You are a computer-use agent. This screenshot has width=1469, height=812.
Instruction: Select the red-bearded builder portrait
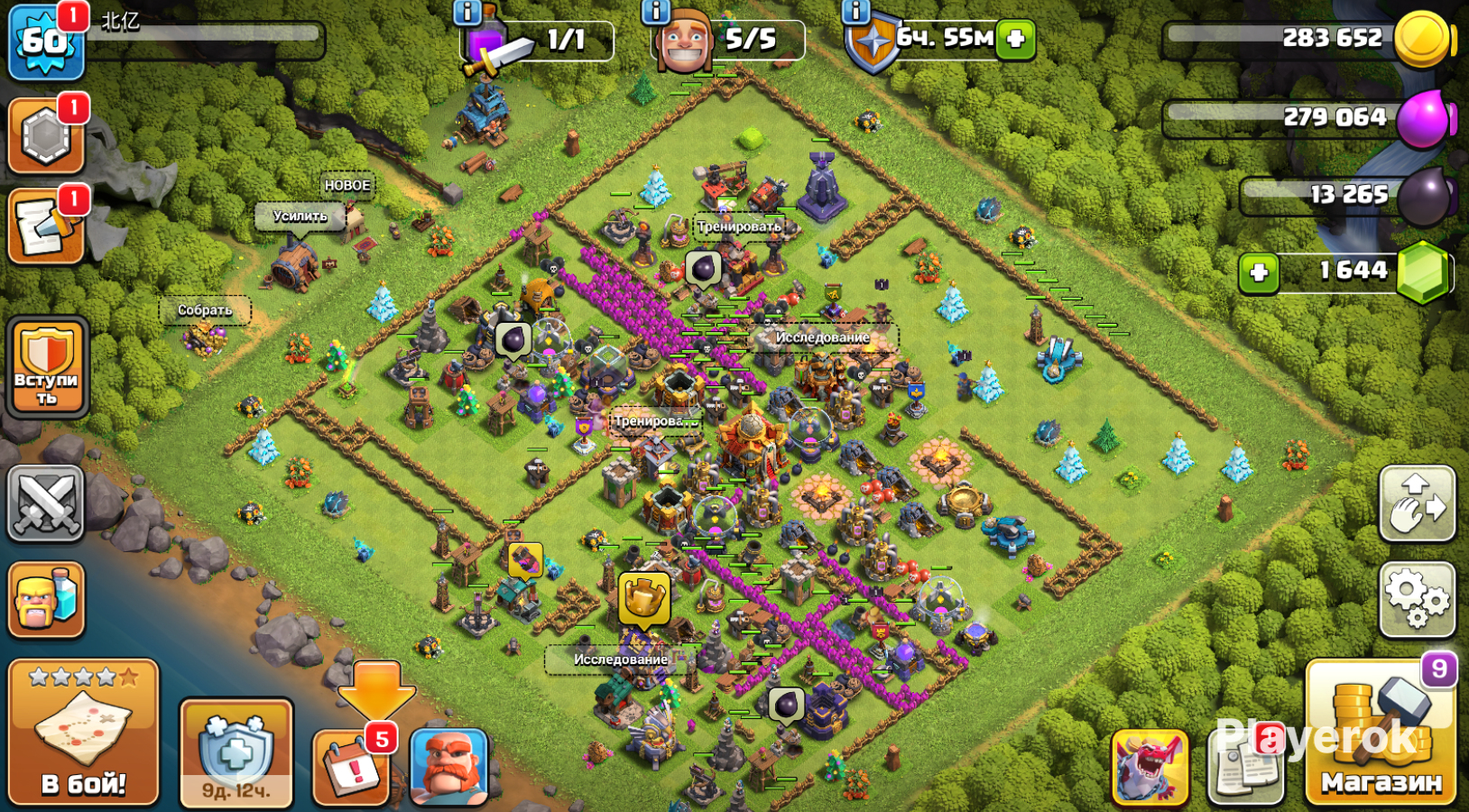pos(448,767)
